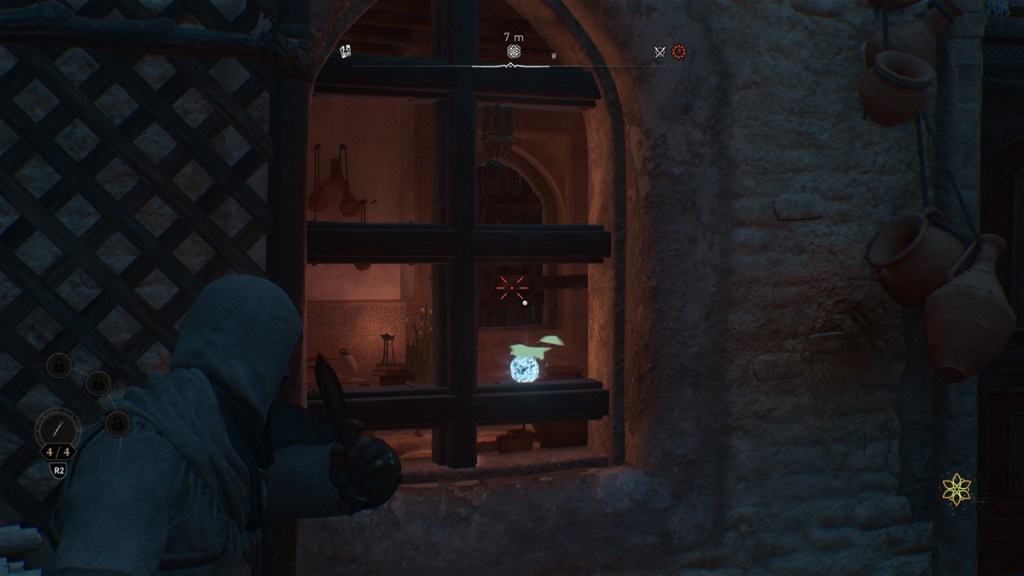The width and height of the screenshot is (1024, 576).
Task: Click the crossed swords compass marker
Action: 659,52
